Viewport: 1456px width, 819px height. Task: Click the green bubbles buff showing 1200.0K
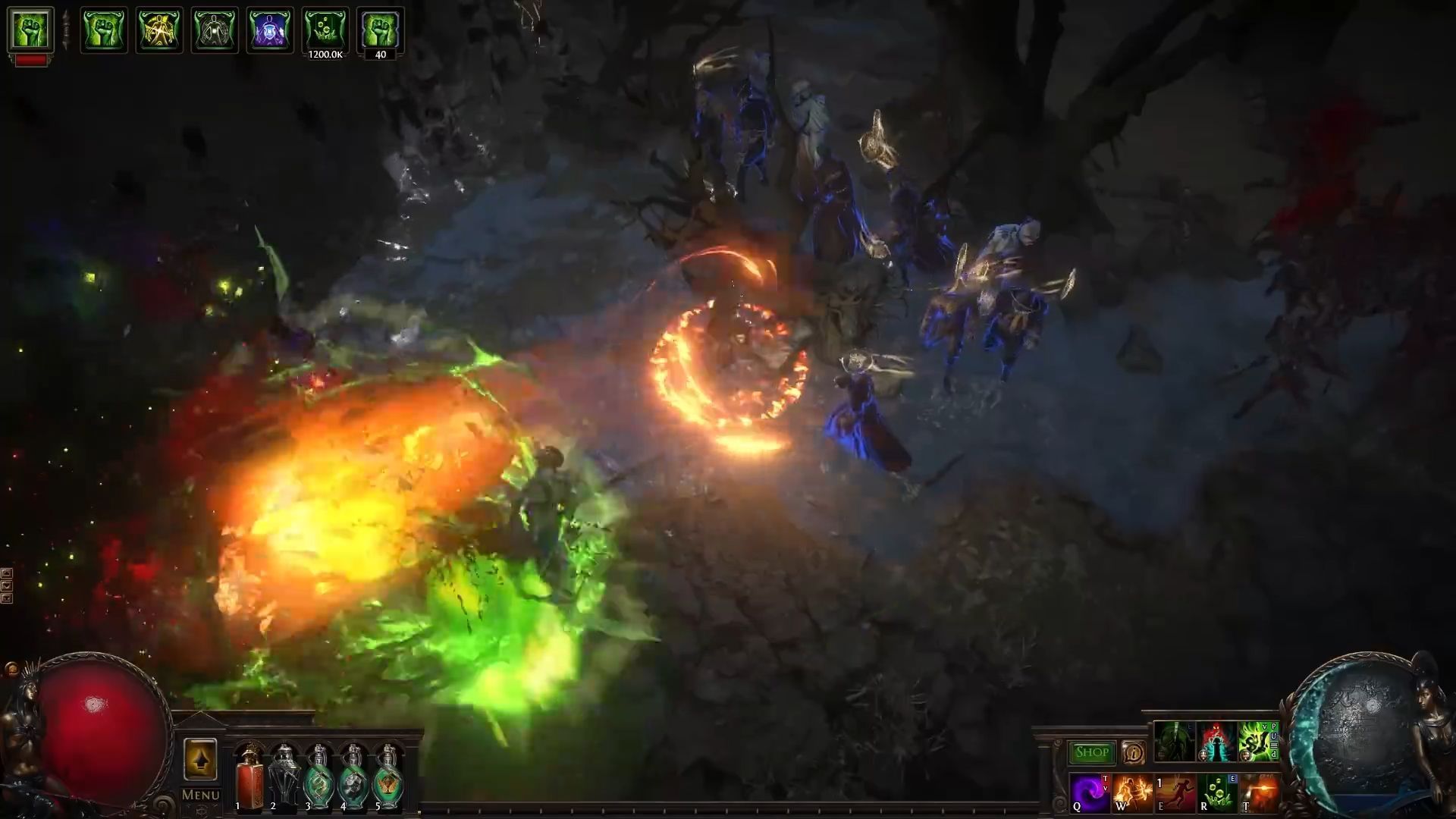[325, 30]
